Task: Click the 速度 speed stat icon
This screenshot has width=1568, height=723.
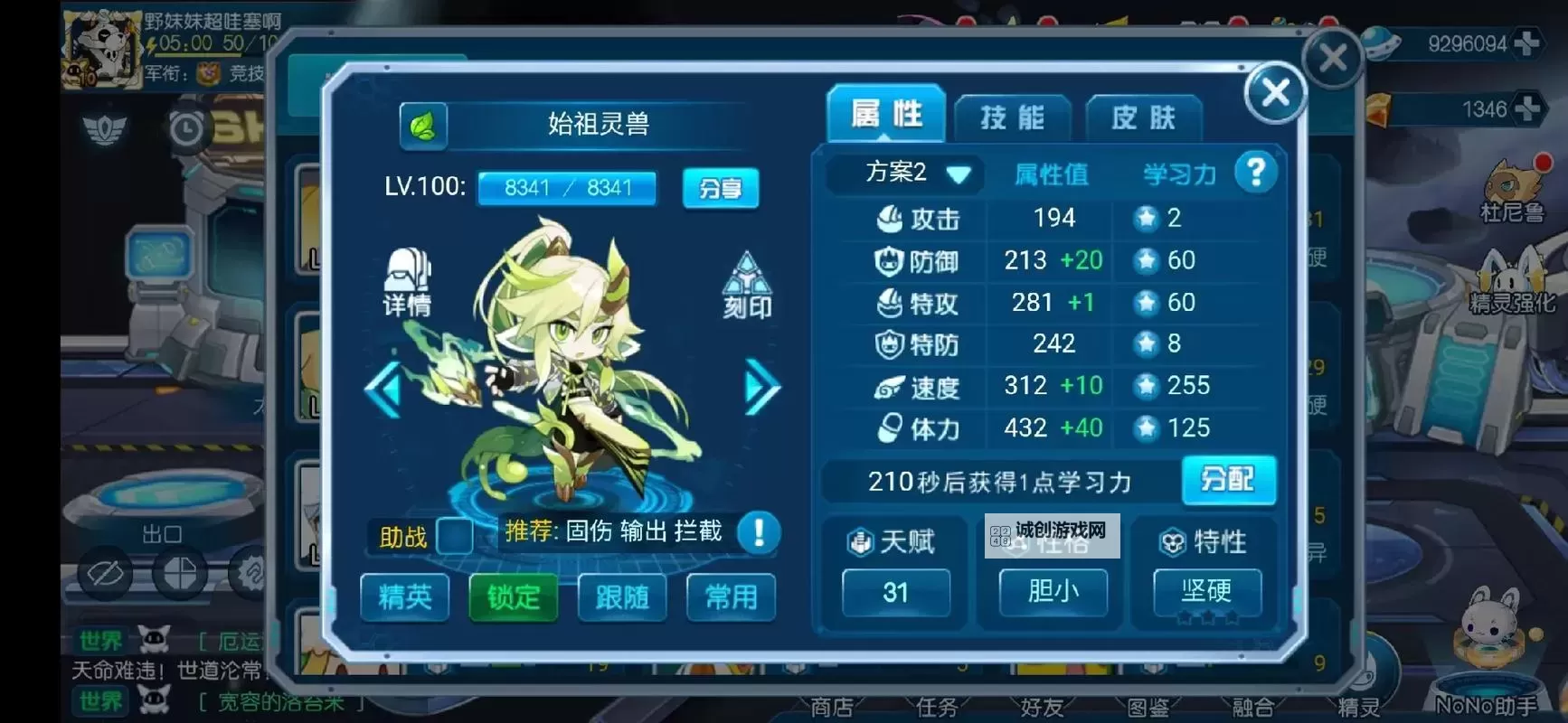Action: pos(891,387)
